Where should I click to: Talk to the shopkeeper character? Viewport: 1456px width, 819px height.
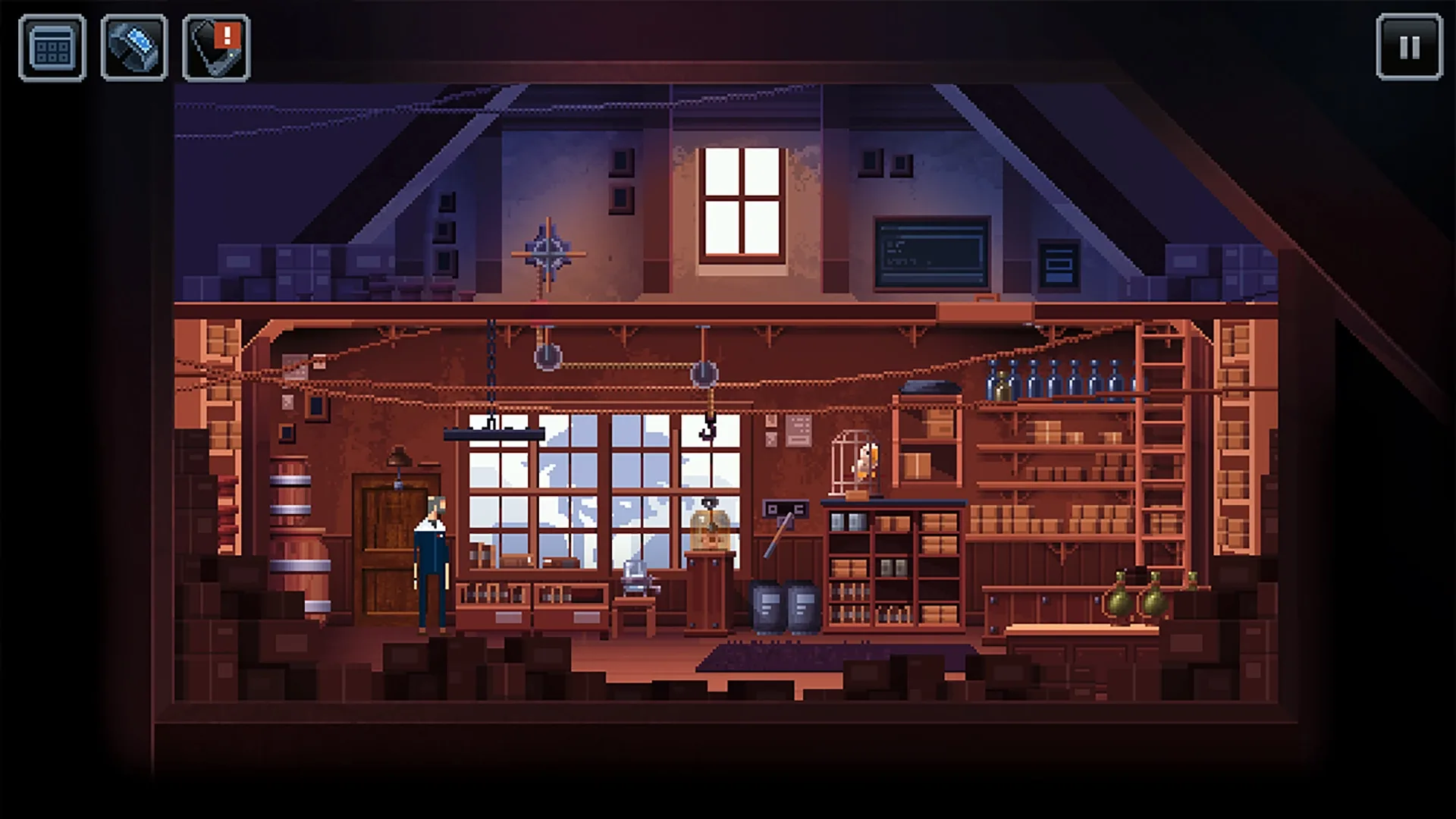(x=430, y=561)
